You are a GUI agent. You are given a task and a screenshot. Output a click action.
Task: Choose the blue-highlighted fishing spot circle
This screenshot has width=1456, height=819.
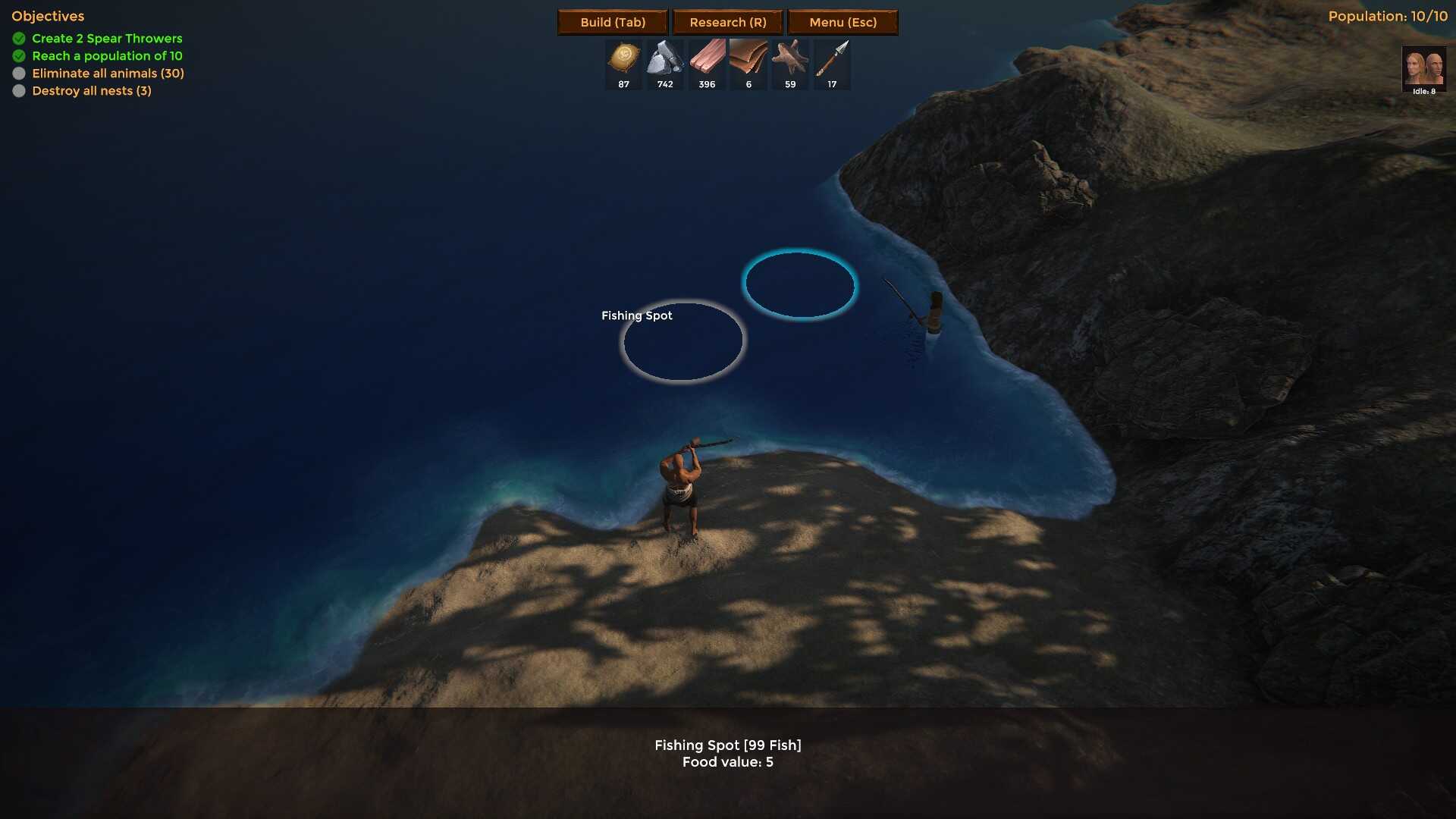[800, 284]
